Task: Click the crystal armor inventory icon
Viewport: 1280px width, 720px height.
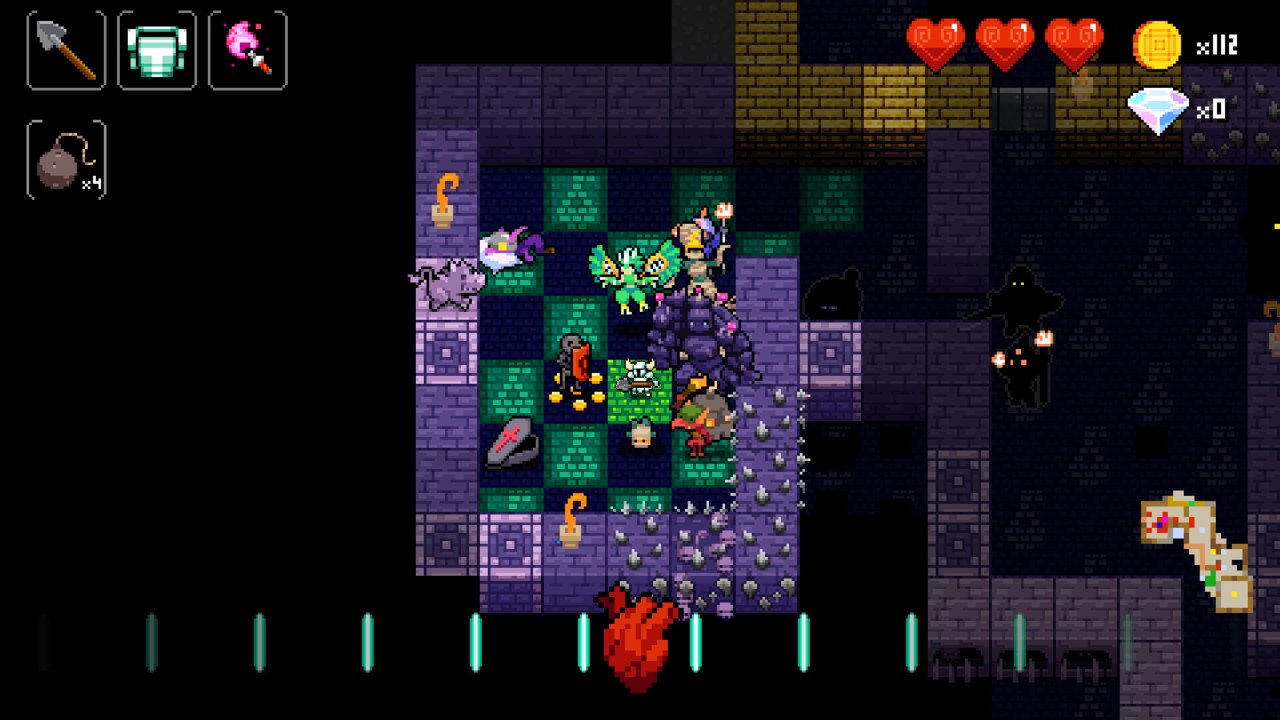Action: (156, 49)
